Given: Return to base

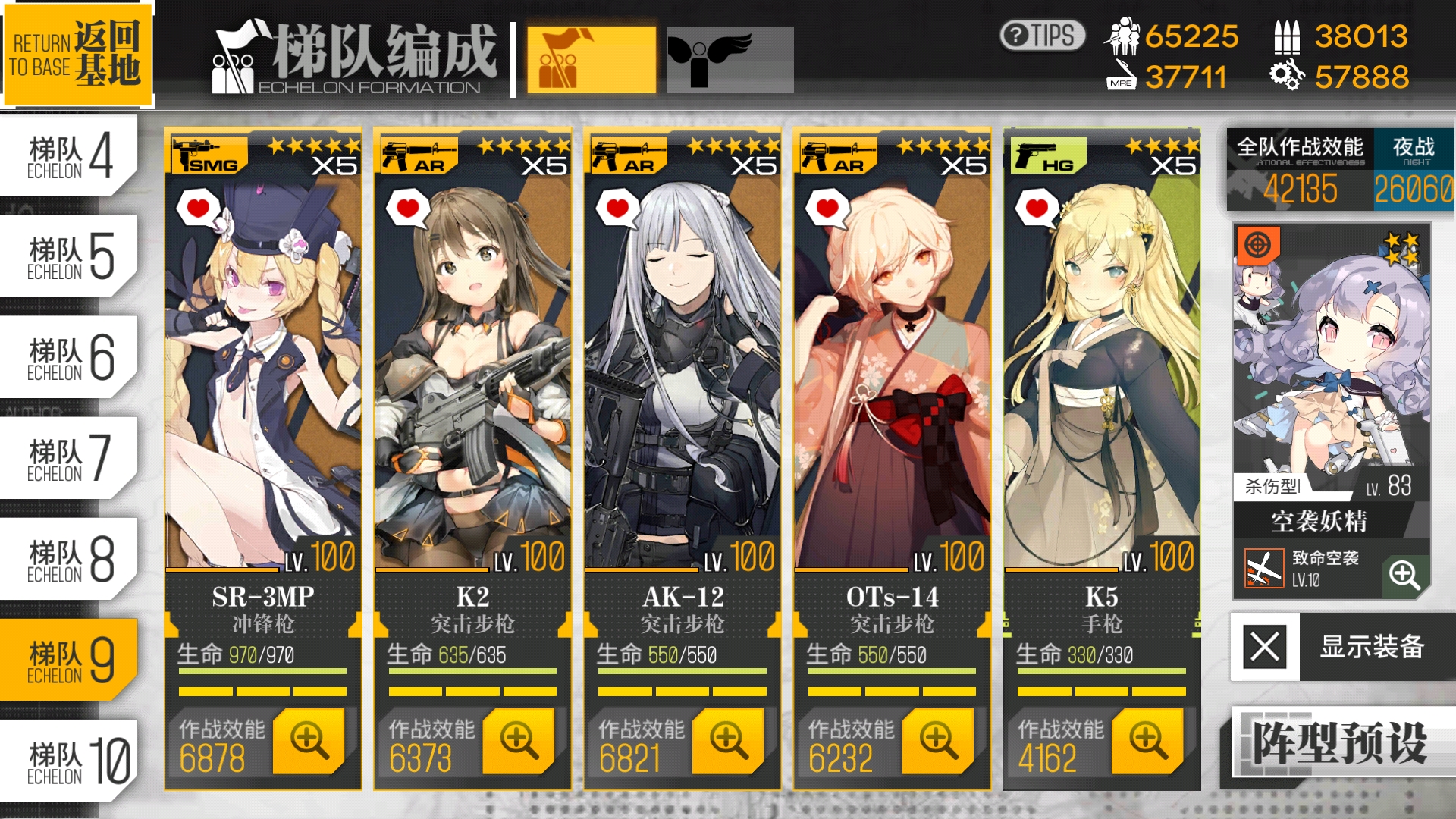Looking at the screenshot, I should pyautogui.click(x=77, y=53).
